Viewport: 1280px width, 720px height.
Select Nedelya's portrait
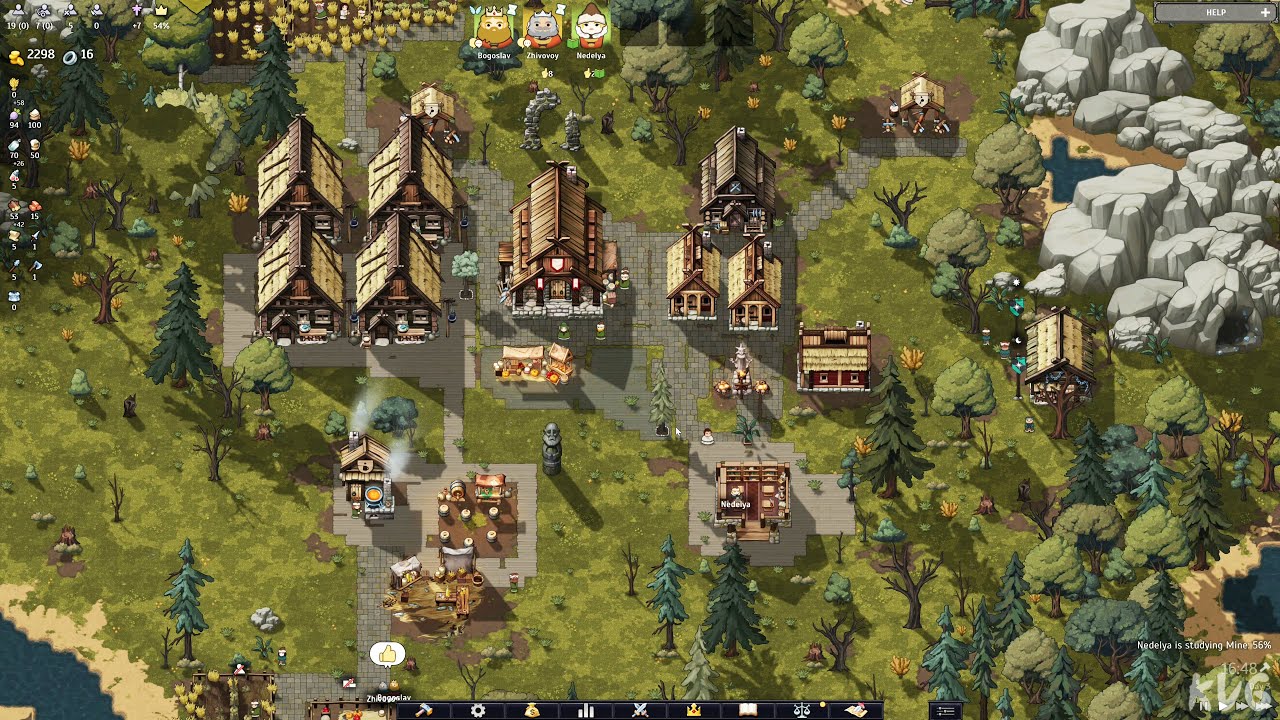(591, 29)
